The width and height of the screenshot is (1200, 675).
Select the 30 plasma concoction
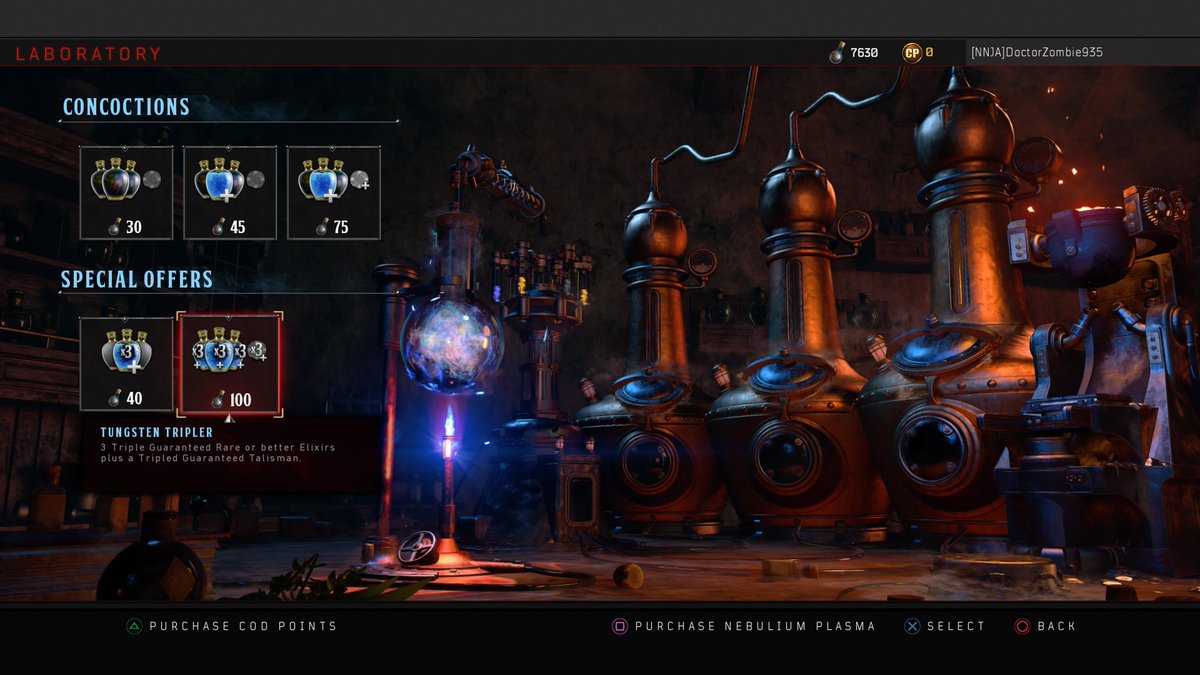click(126, 193)
